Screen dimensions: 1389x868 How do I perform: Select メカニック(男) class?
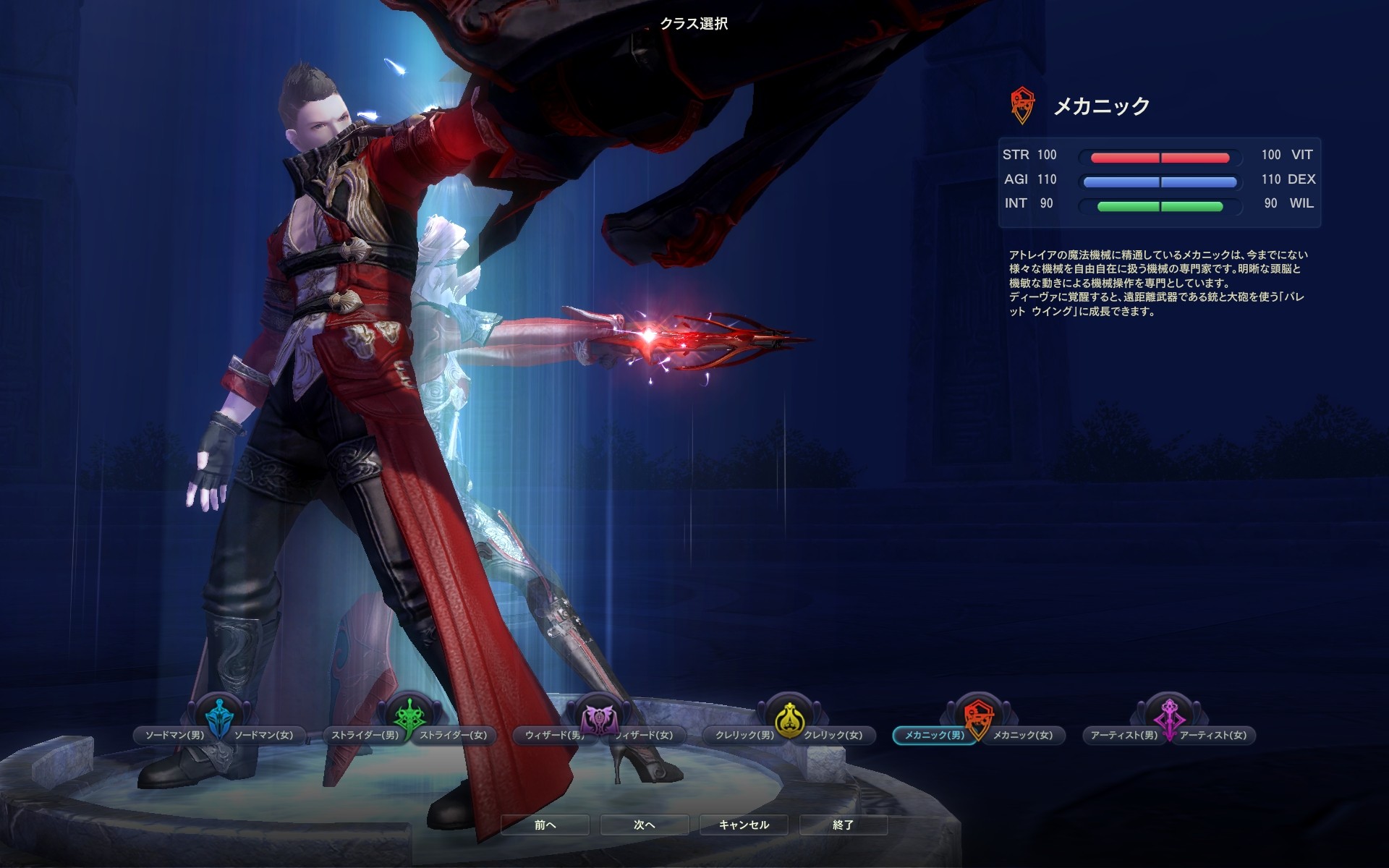click(x=933, y=735)
